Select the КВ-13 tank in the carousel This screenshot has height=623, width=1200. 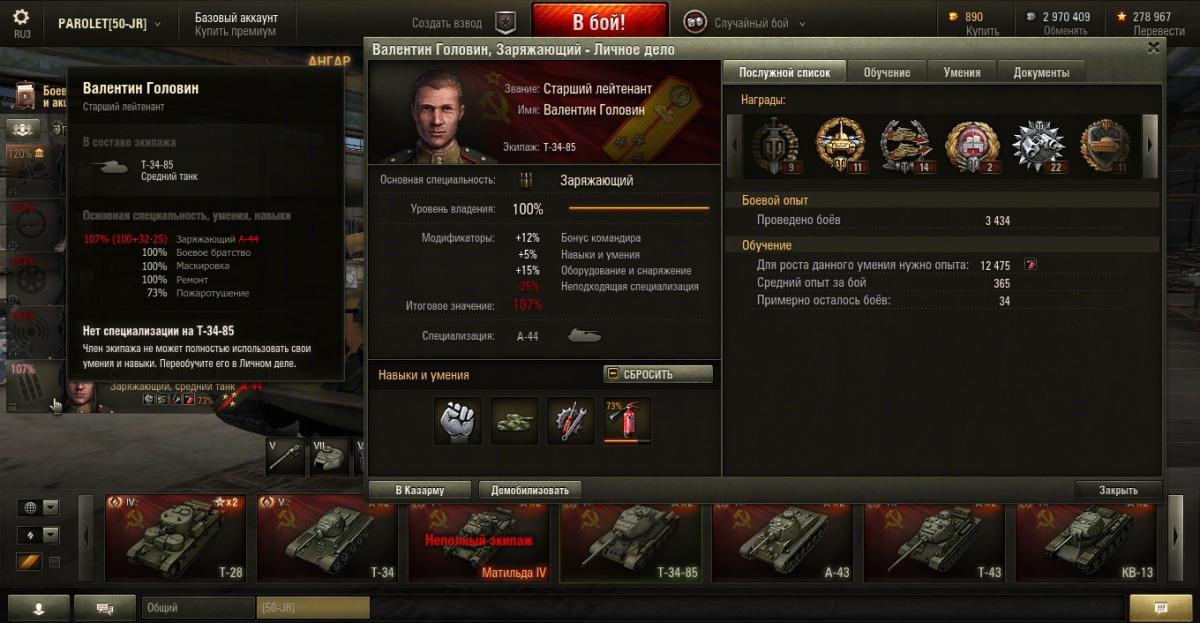click(x=1089, y=537)
